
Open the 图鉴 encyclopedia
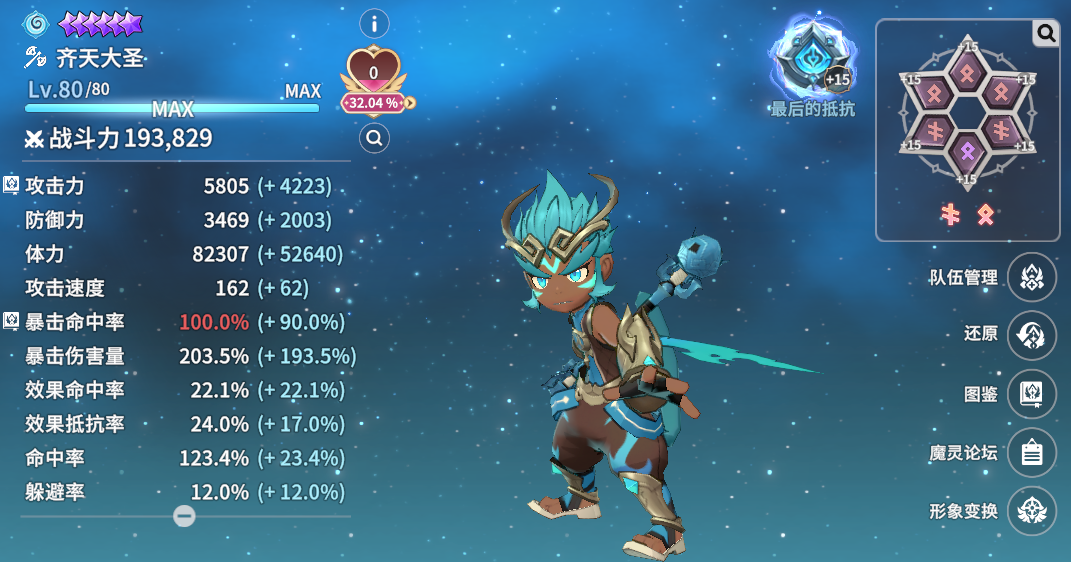tap(1032, 394)
